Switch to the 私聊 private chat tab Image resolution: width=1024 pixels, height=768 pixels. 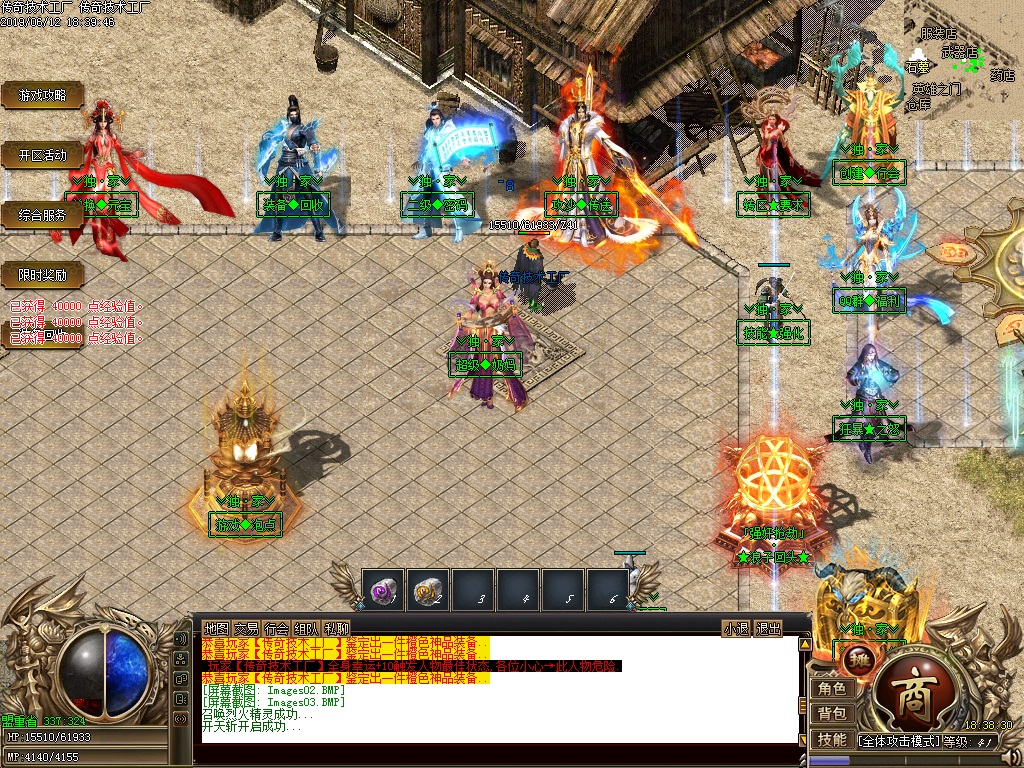pyautogui.click(x=336, y=629)
